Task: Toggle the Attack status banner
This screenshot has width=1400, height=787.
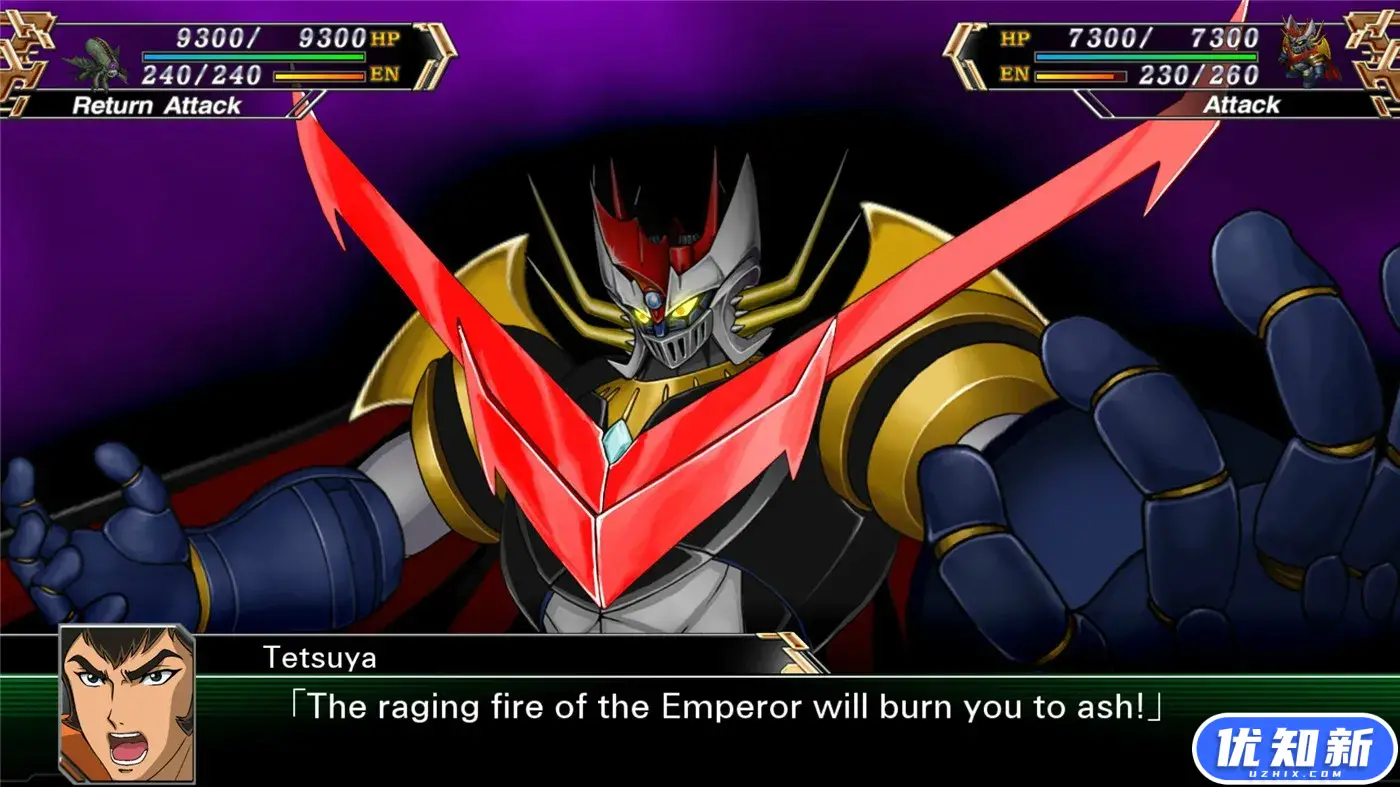Action: (1243, 104)
